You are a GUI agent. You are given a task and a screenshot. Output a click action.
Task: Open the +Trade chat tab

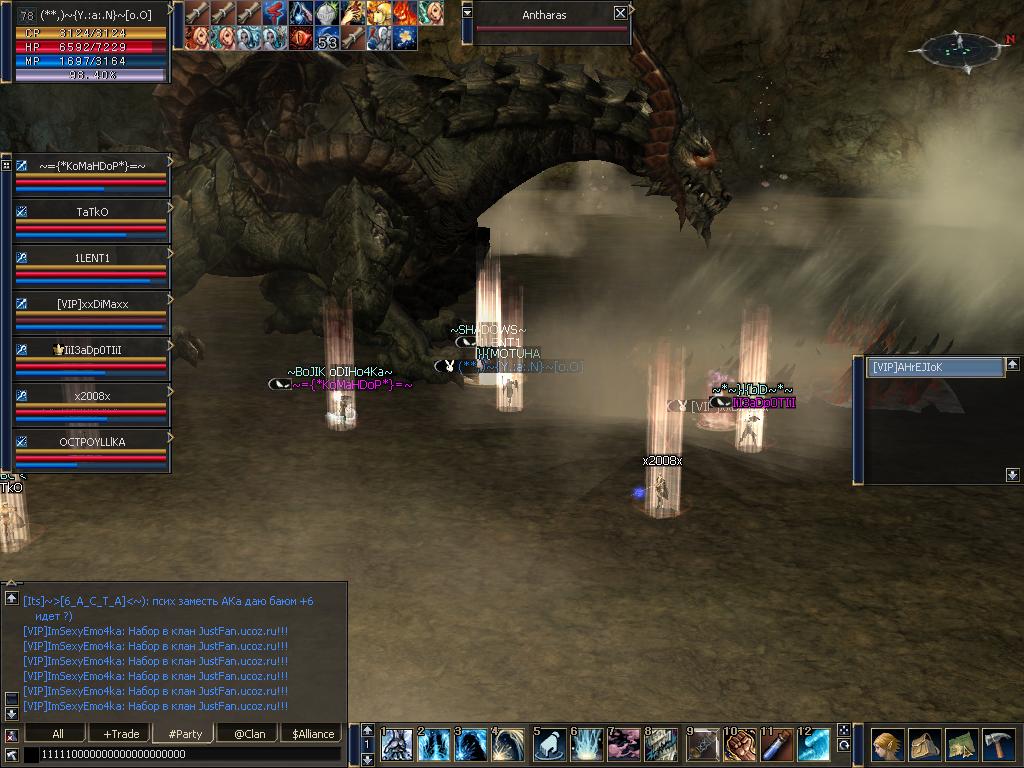coord(121,733)
